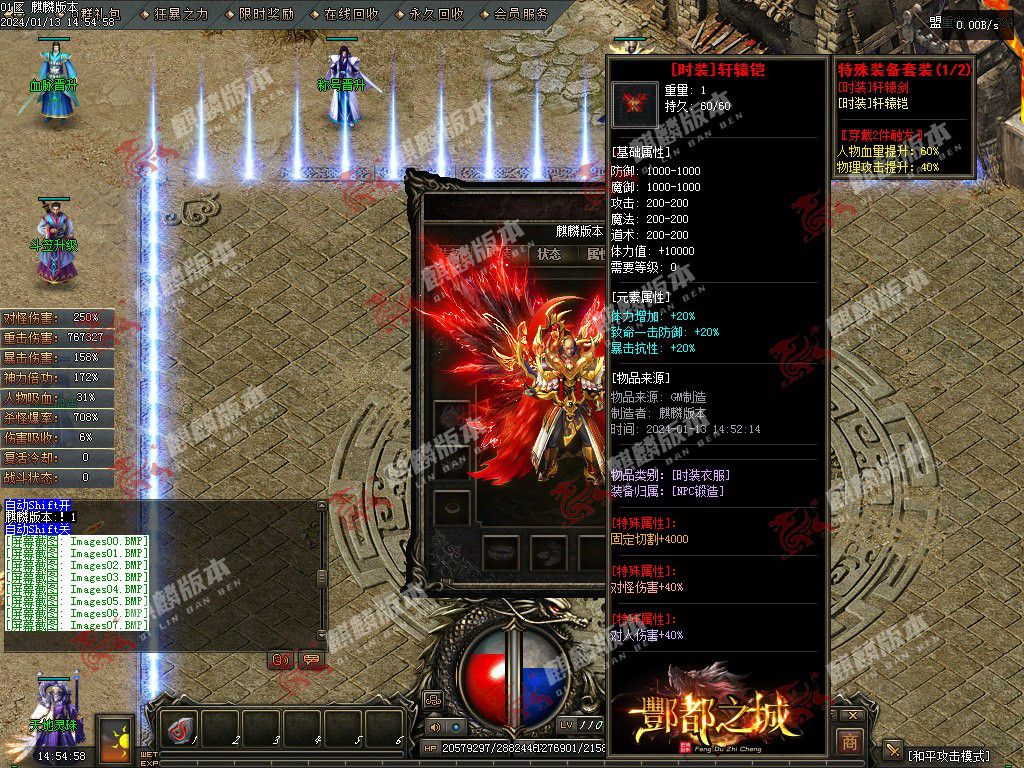
Task: Select the bracelet slot in the bottom equipment row
Action: click(x=500, y=551)
